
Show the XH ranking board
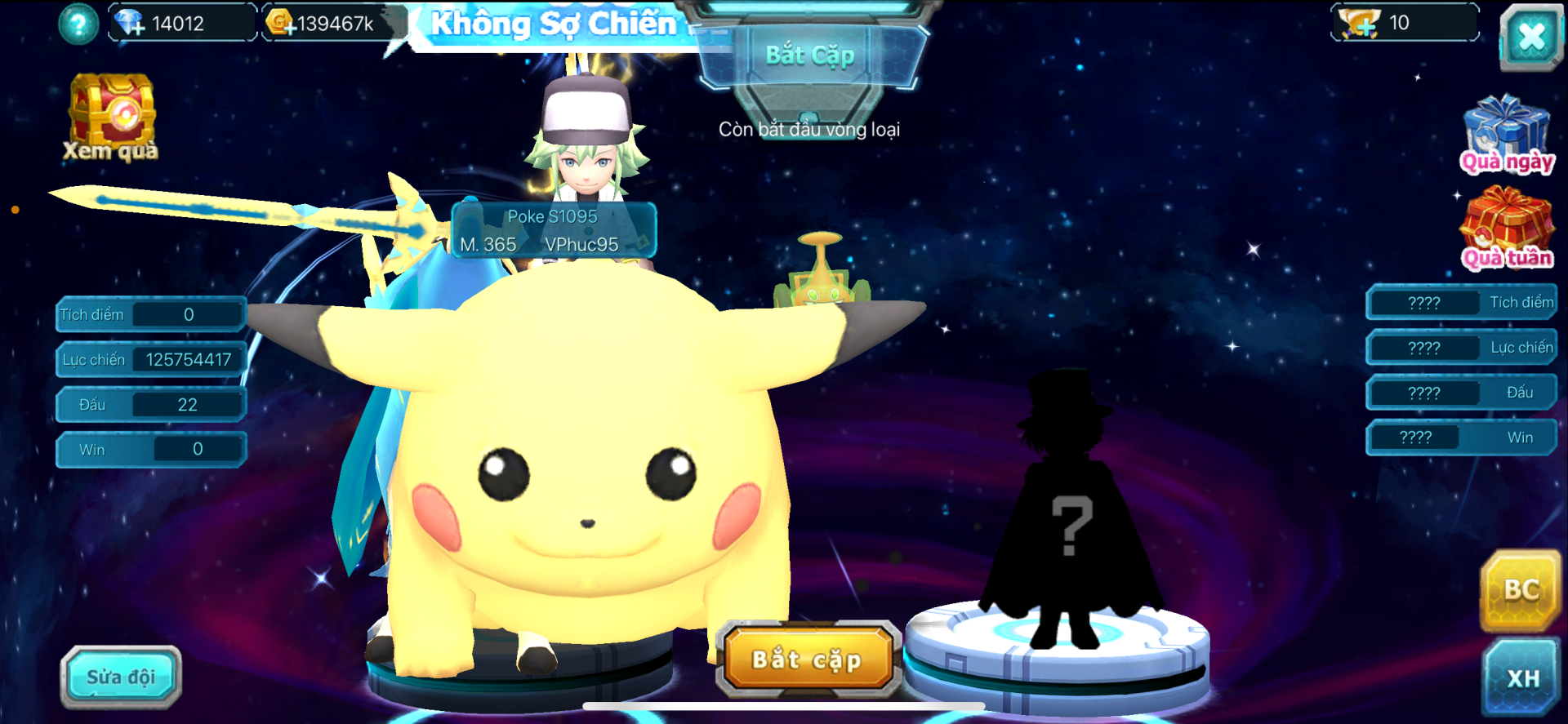coord(1522,677)
